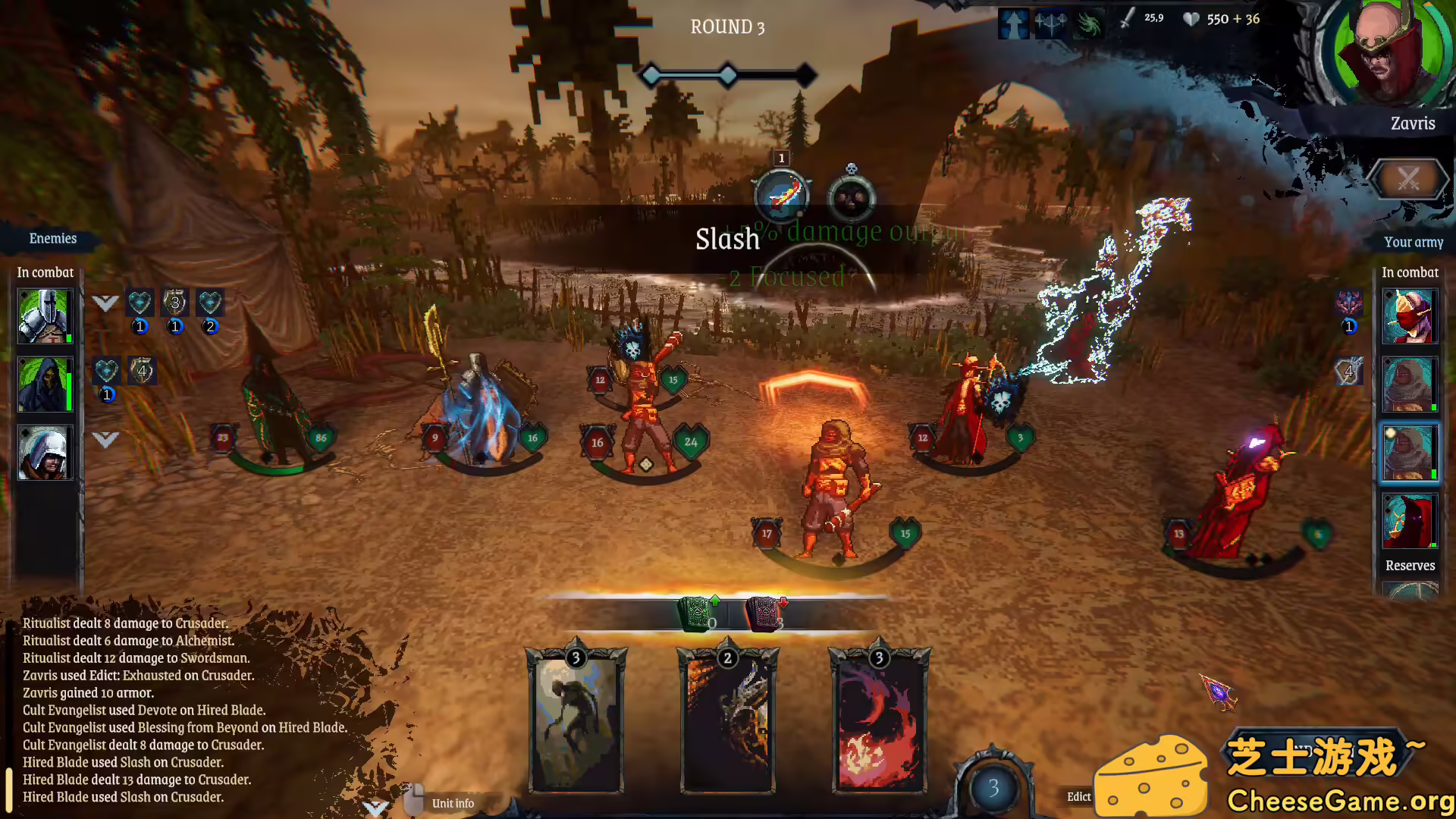
Task: Select the Crusader helmet enemy portrait
Action: point(44,316)
